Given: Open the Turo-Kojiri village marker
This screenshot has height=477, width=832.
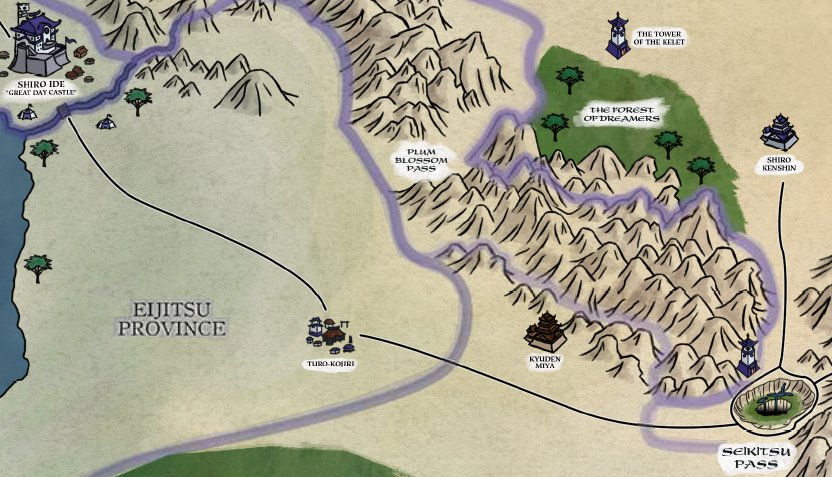Looking at the screenshot, I should point(329,335).
